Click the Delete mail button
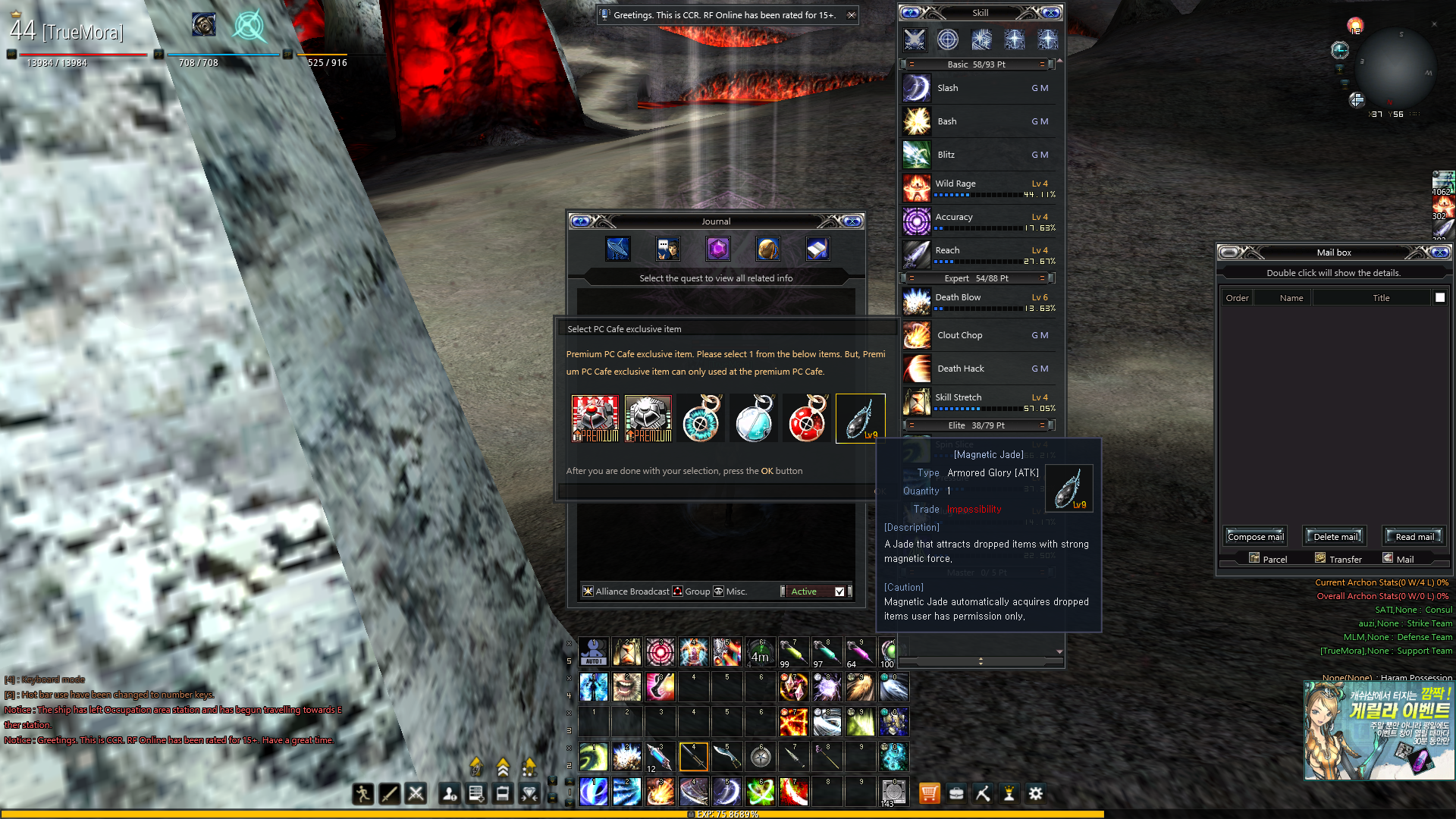The width and height of the screenshot is (1456, 819). coord(1335,537)
